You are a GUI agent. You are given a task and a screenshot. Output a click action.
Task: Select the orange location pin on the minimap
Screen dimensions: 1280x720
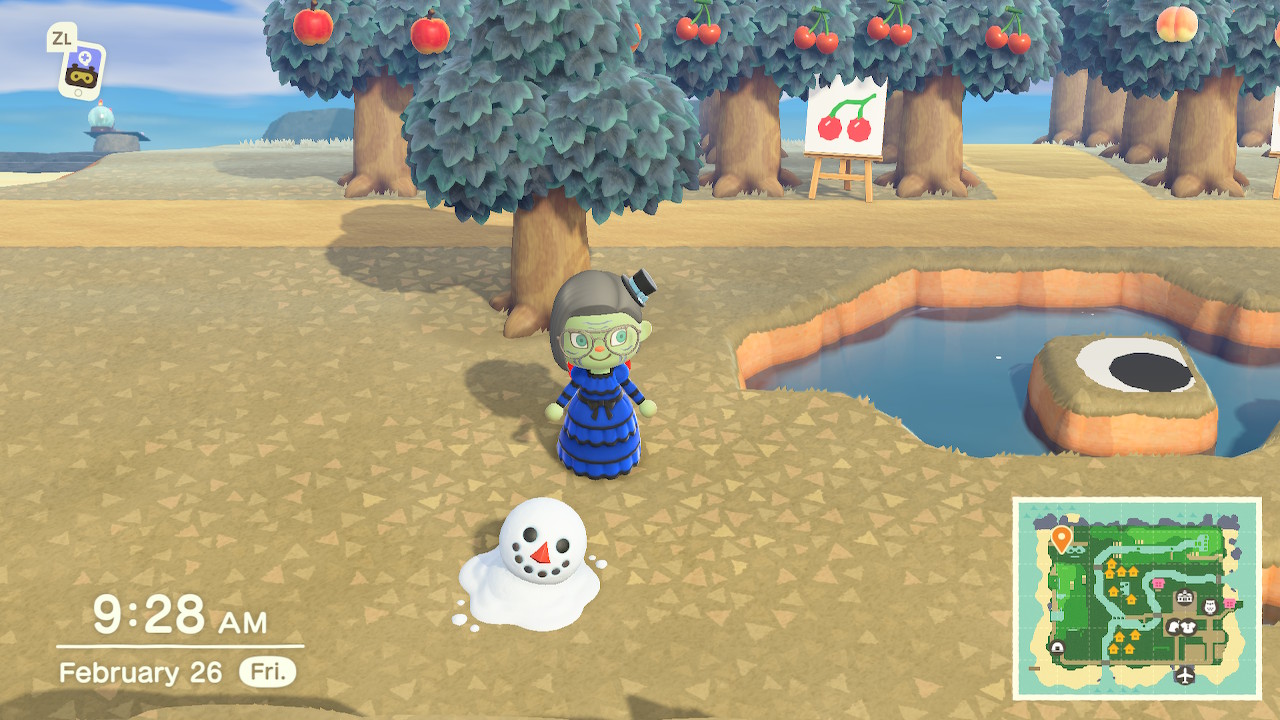click(x=1062, y=538)
